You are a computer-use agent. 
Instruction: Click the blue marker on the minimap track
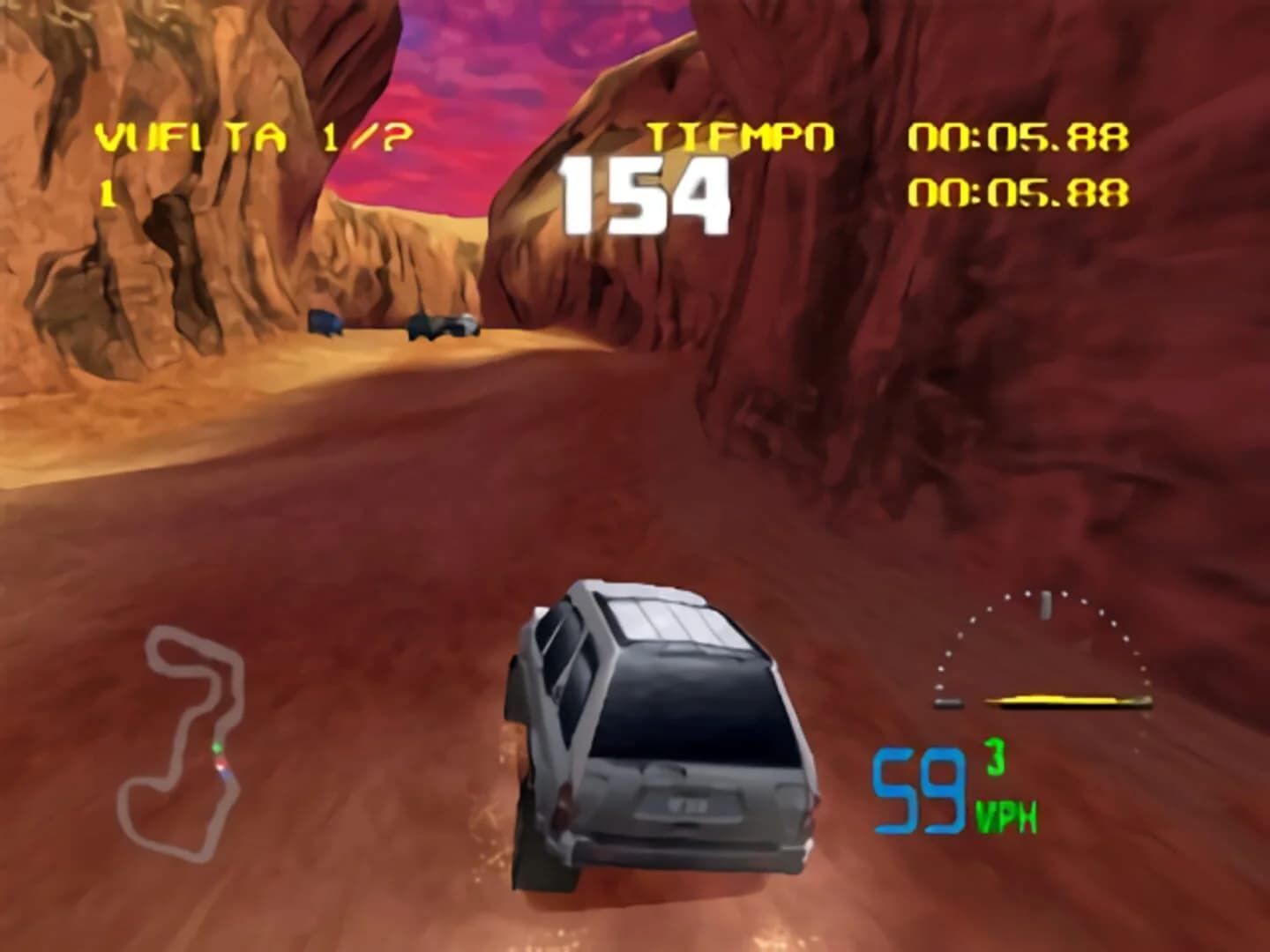[x=225, y=773]
